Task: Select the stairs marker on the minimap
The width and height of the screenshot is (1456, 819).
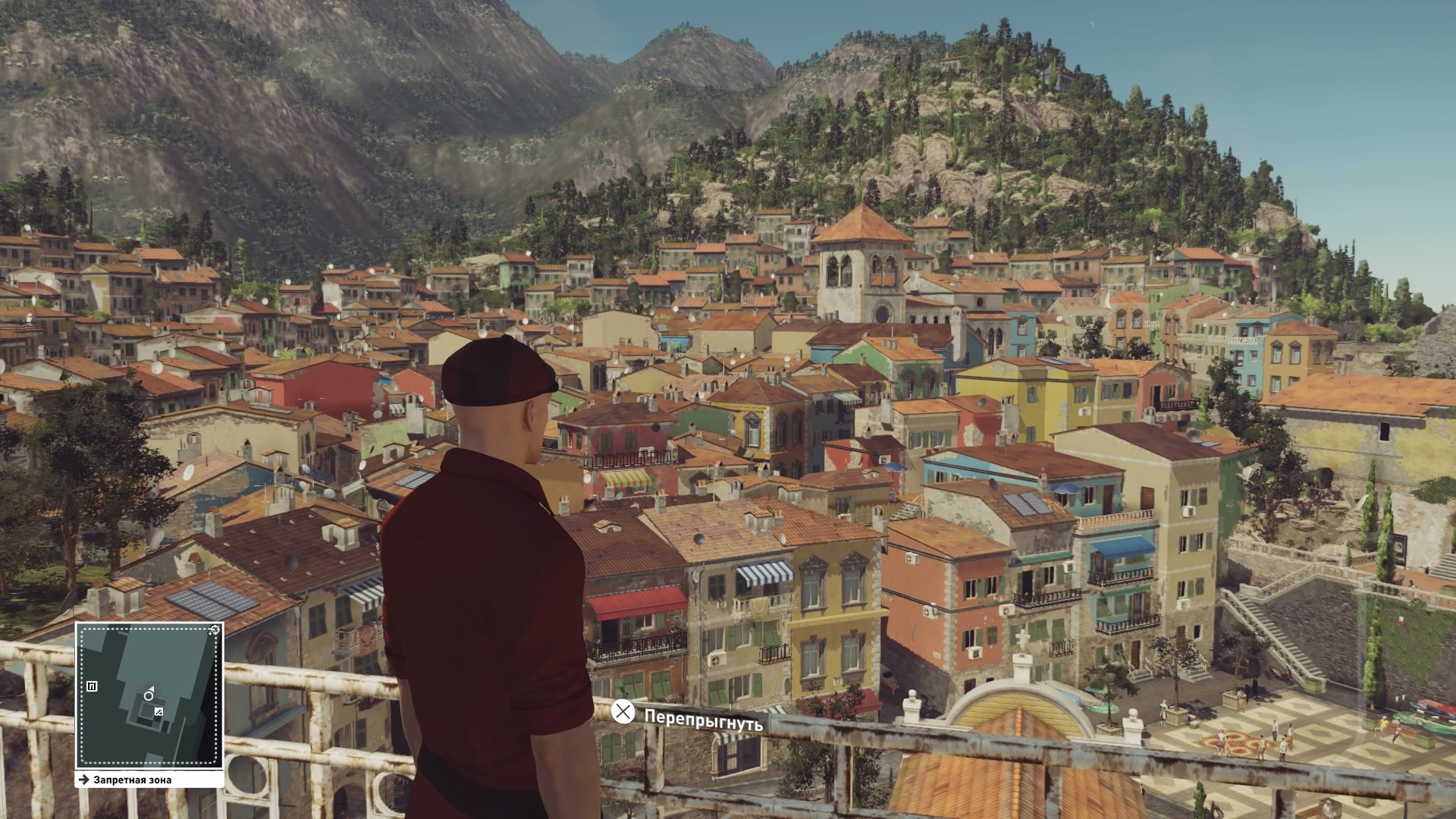Action: [x=158, y=711]
